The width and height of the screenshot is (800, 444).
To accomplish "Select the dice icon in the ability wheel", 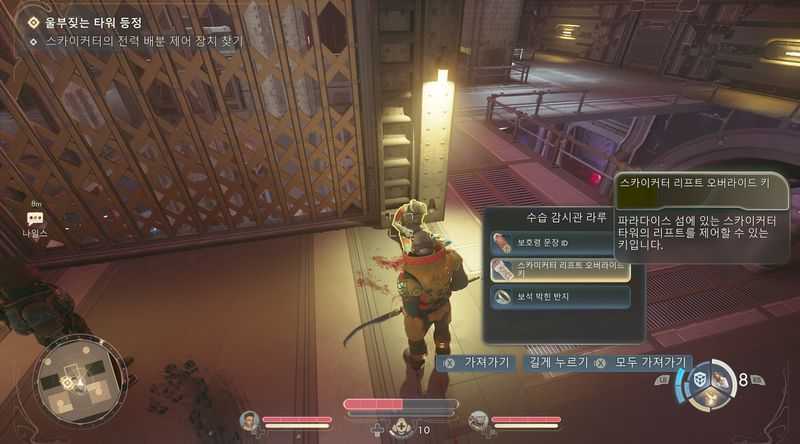I will 702,380.
